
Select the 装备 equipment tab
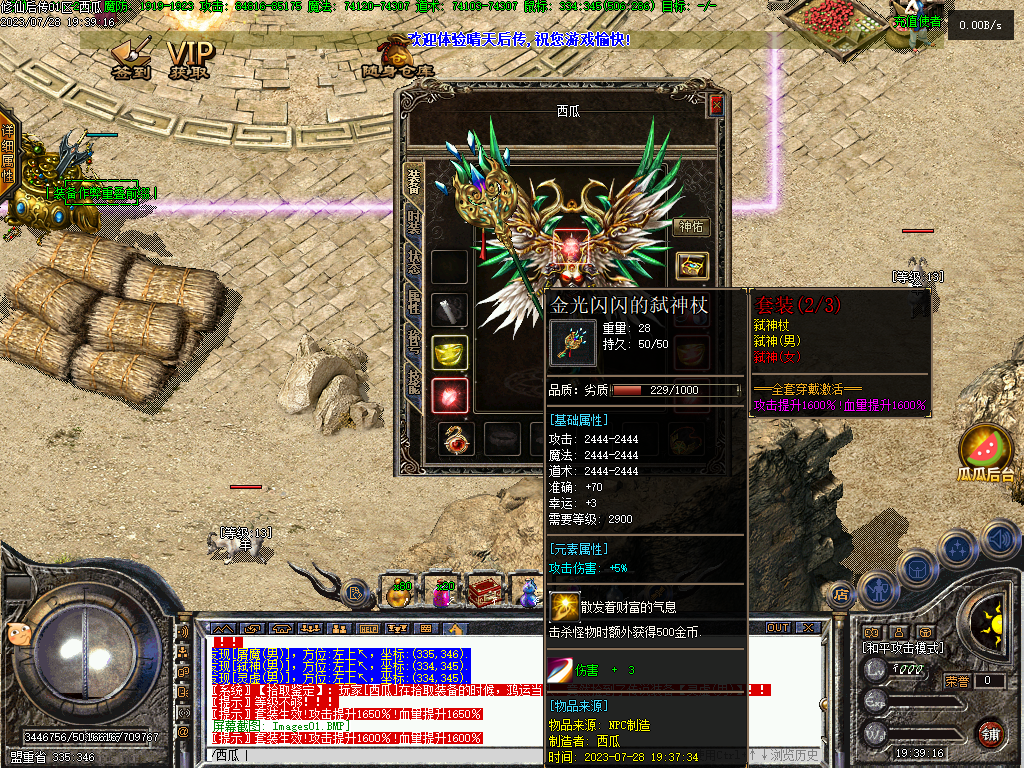pos(414,180)
